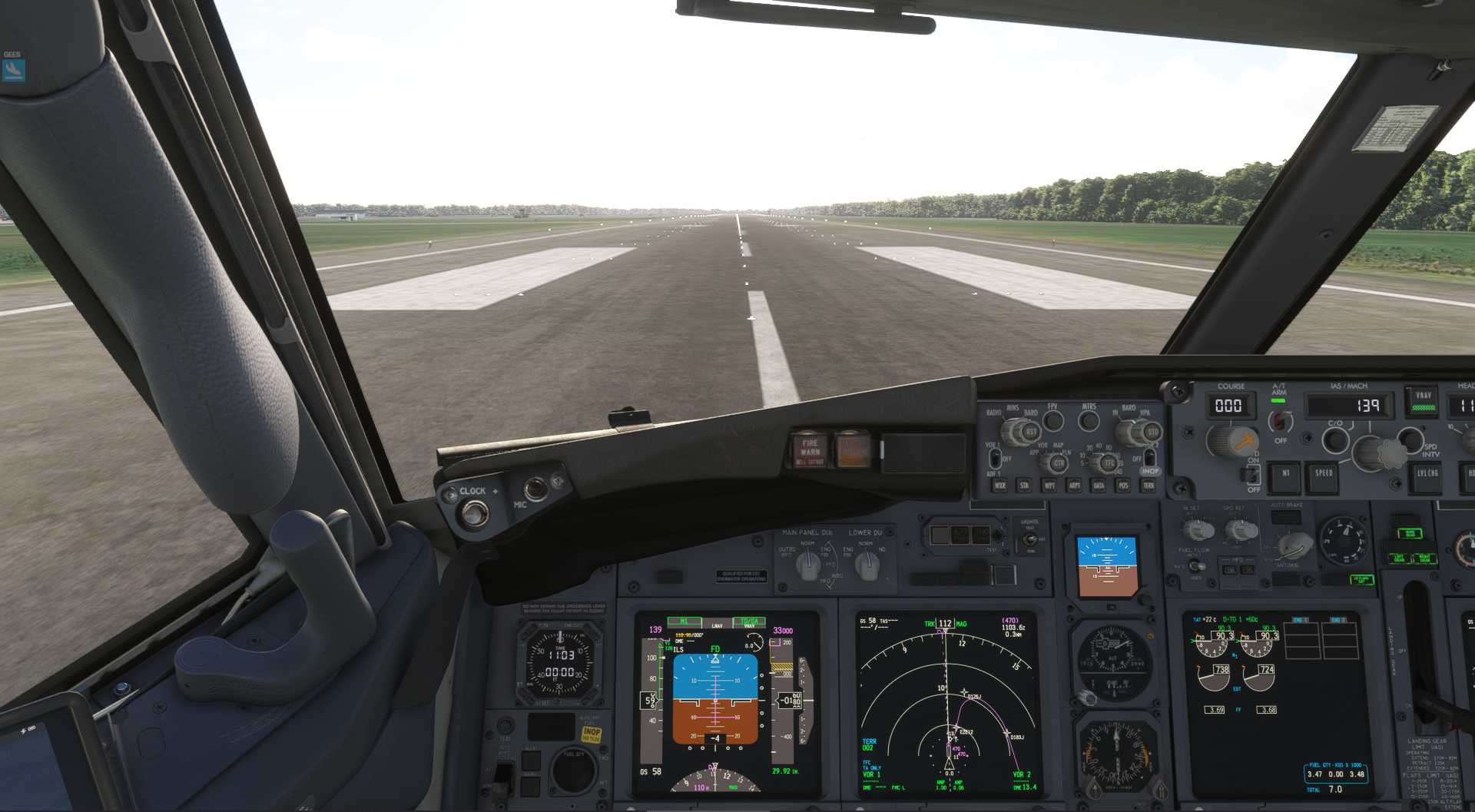Viewport: 1475px width, 812px height.
Task: Click the MTRS meters button
Action: pos(1089,420)
